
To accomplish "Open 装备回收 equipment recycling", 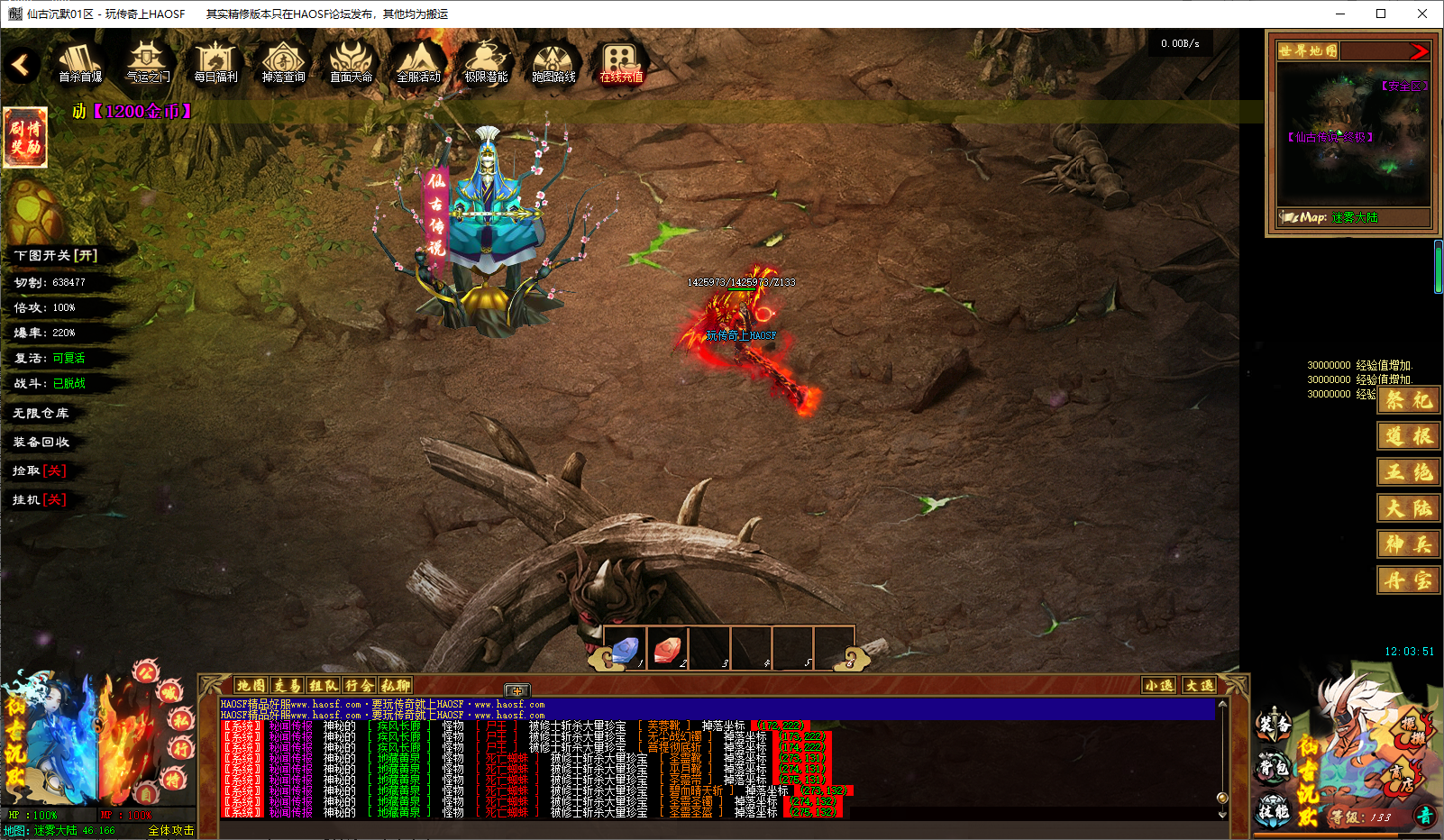I will [41, 442].
